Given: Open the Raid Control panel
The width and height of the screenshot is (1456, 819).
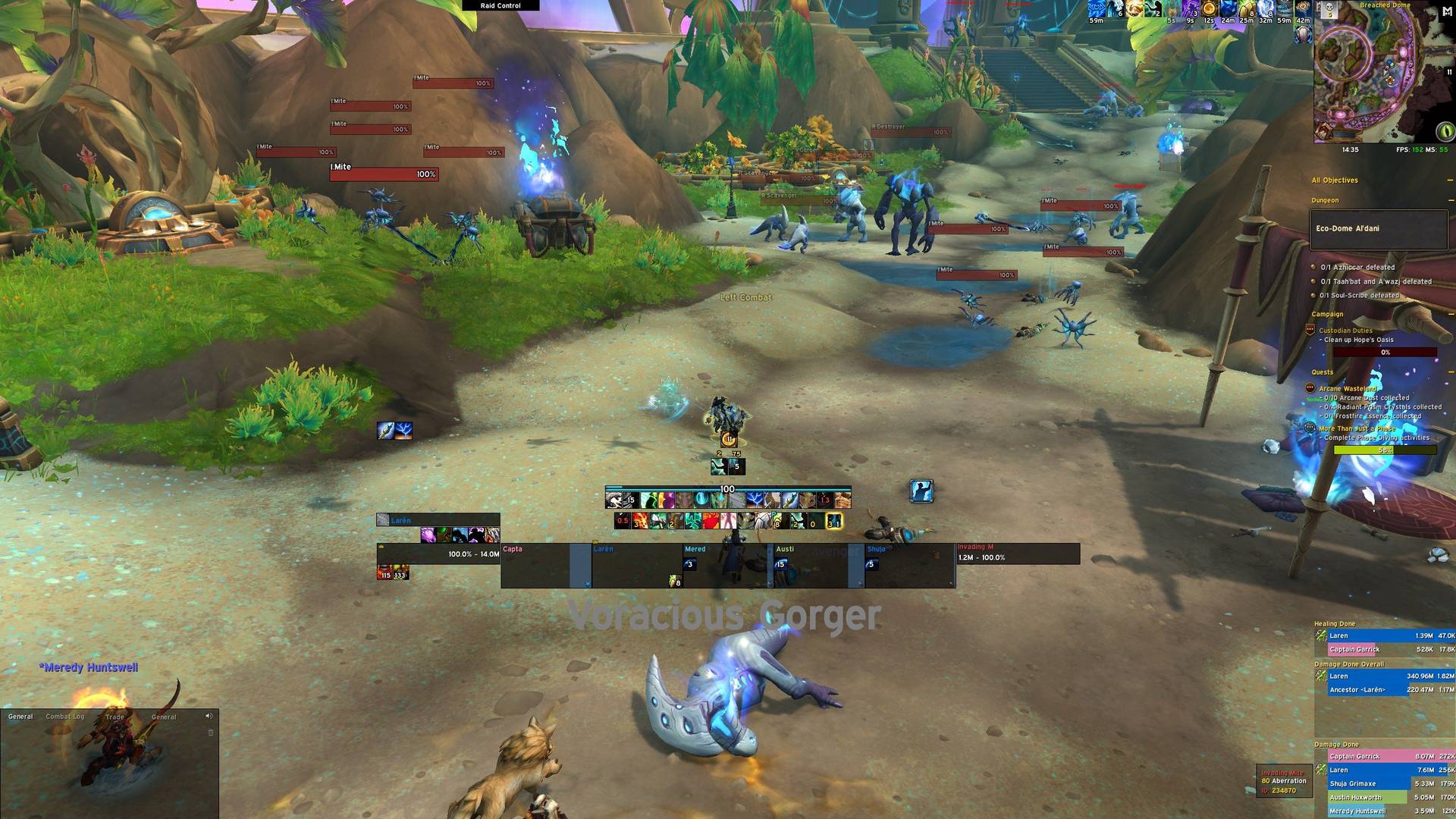Looking at the screenshot, I should [500, 5].
